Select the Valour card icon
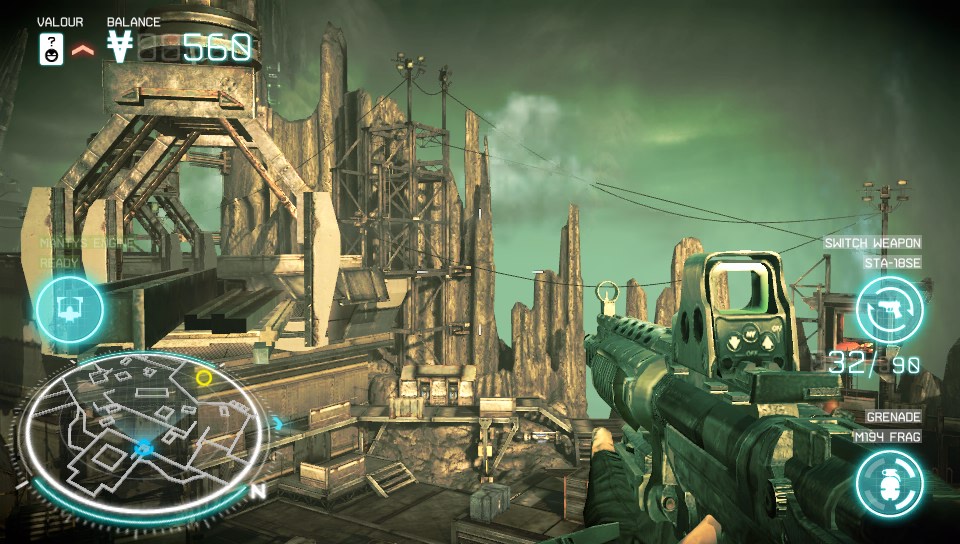 point(50,48)
